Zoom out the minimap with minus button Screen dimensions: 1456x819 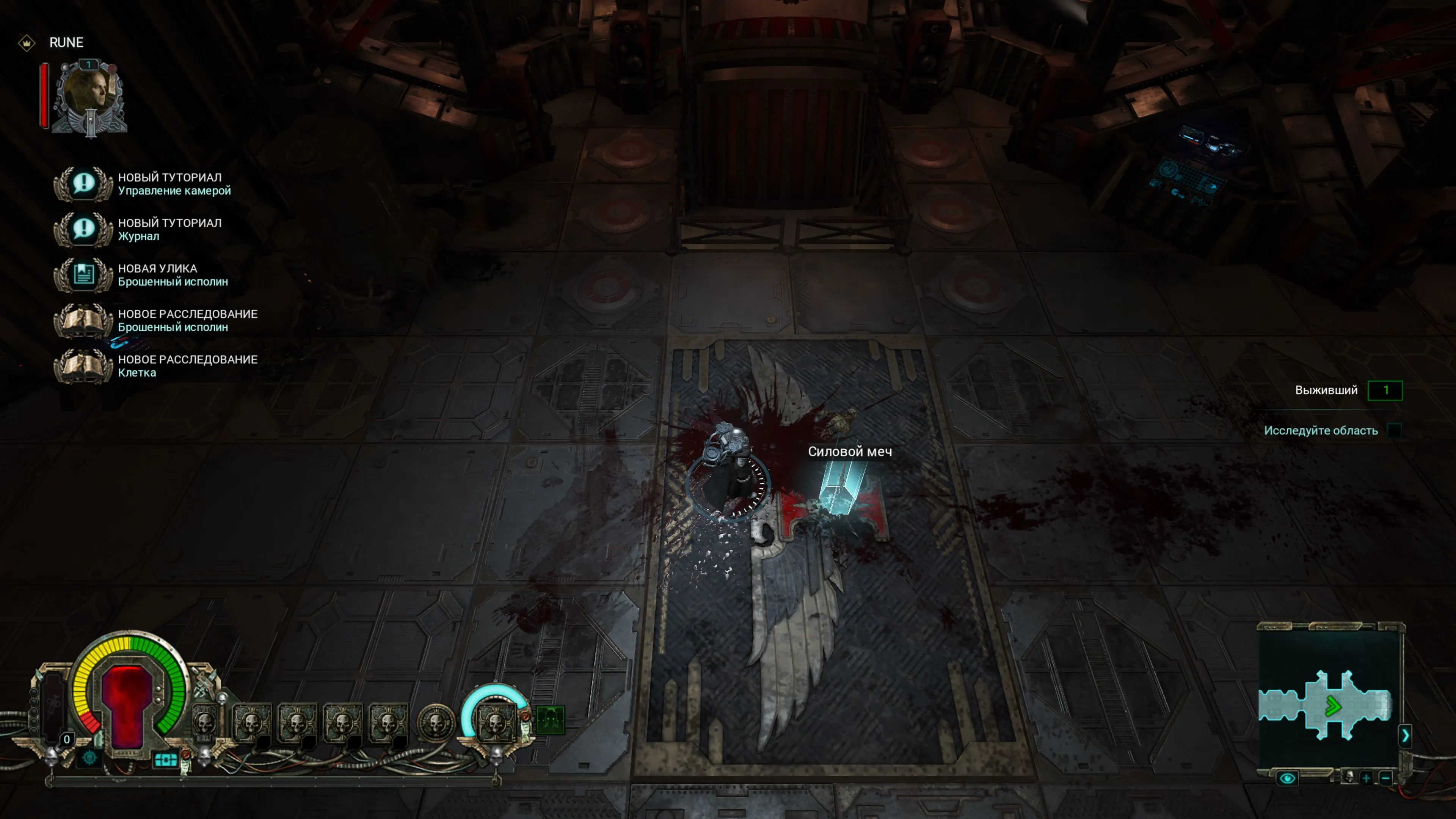(1386, 778)
